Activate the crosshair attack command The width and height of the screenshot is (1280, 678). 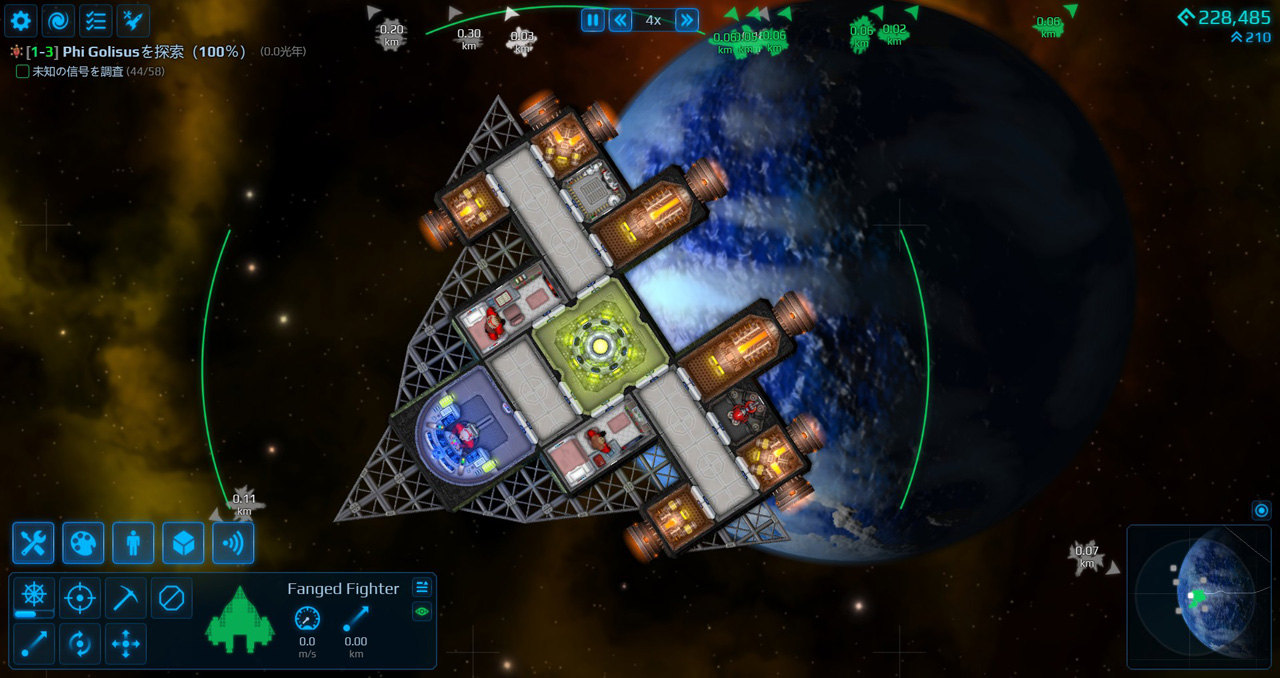[80, 598]
